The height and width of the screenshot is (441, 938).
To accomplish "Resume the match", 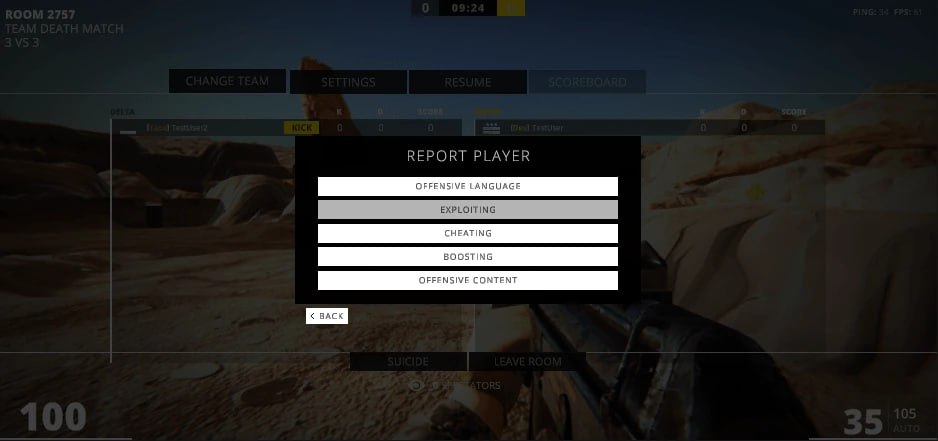I will [x=468, y=82].
